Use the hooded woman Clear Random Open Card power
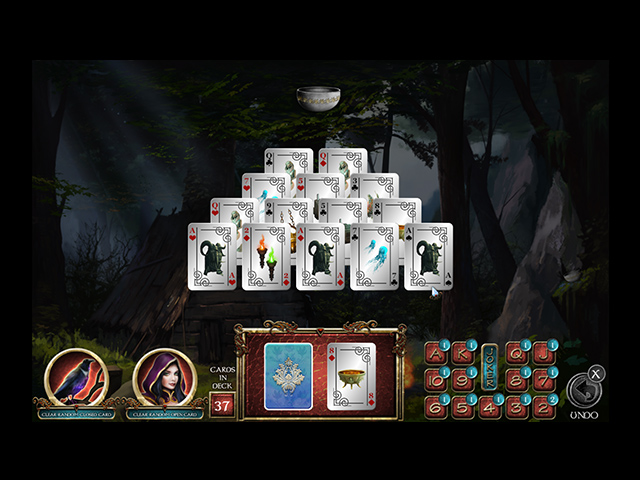Viewport: 640px width, 480px height. click(164, 377)
